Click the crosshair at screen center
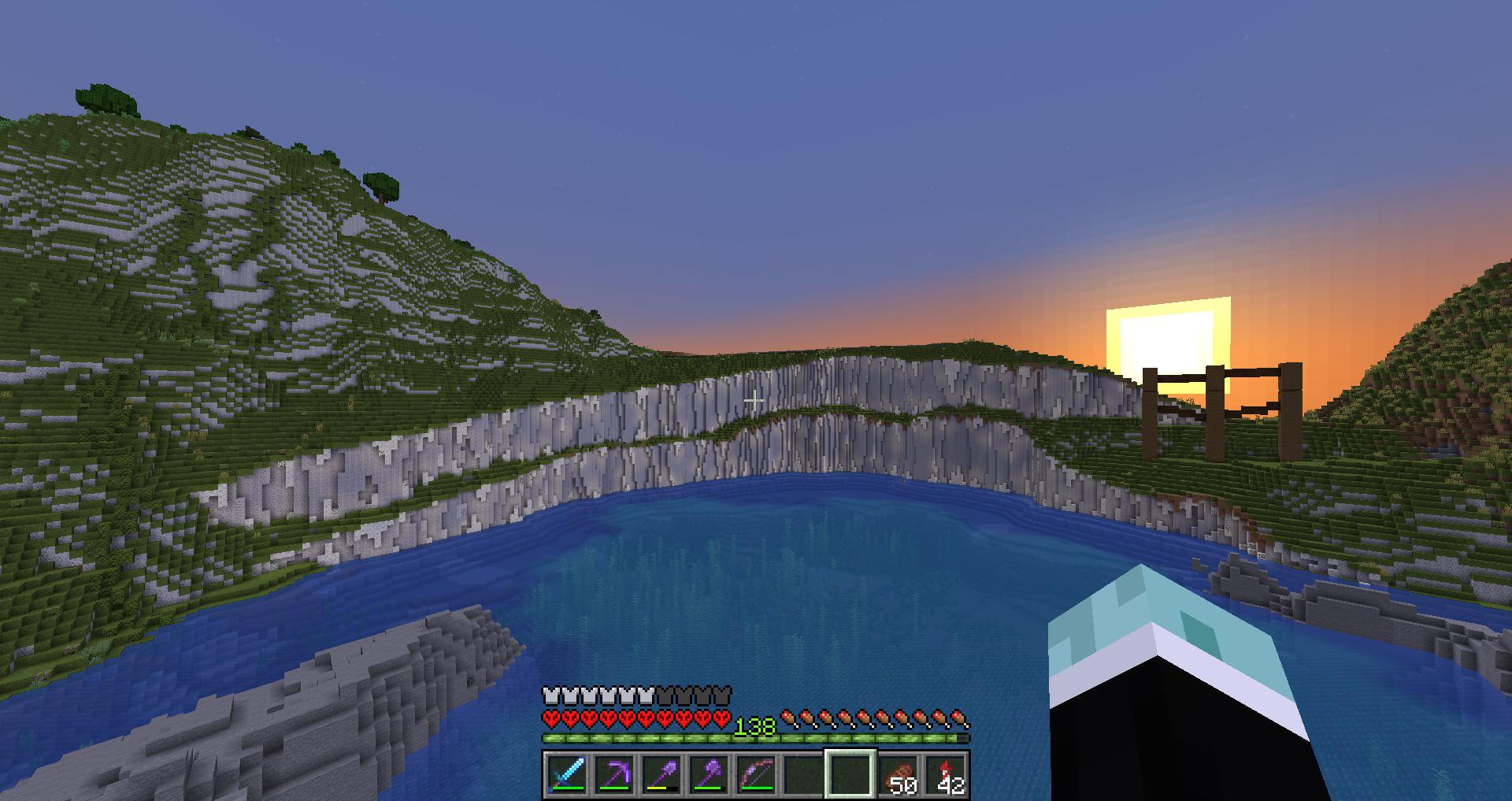 point(756,400)
